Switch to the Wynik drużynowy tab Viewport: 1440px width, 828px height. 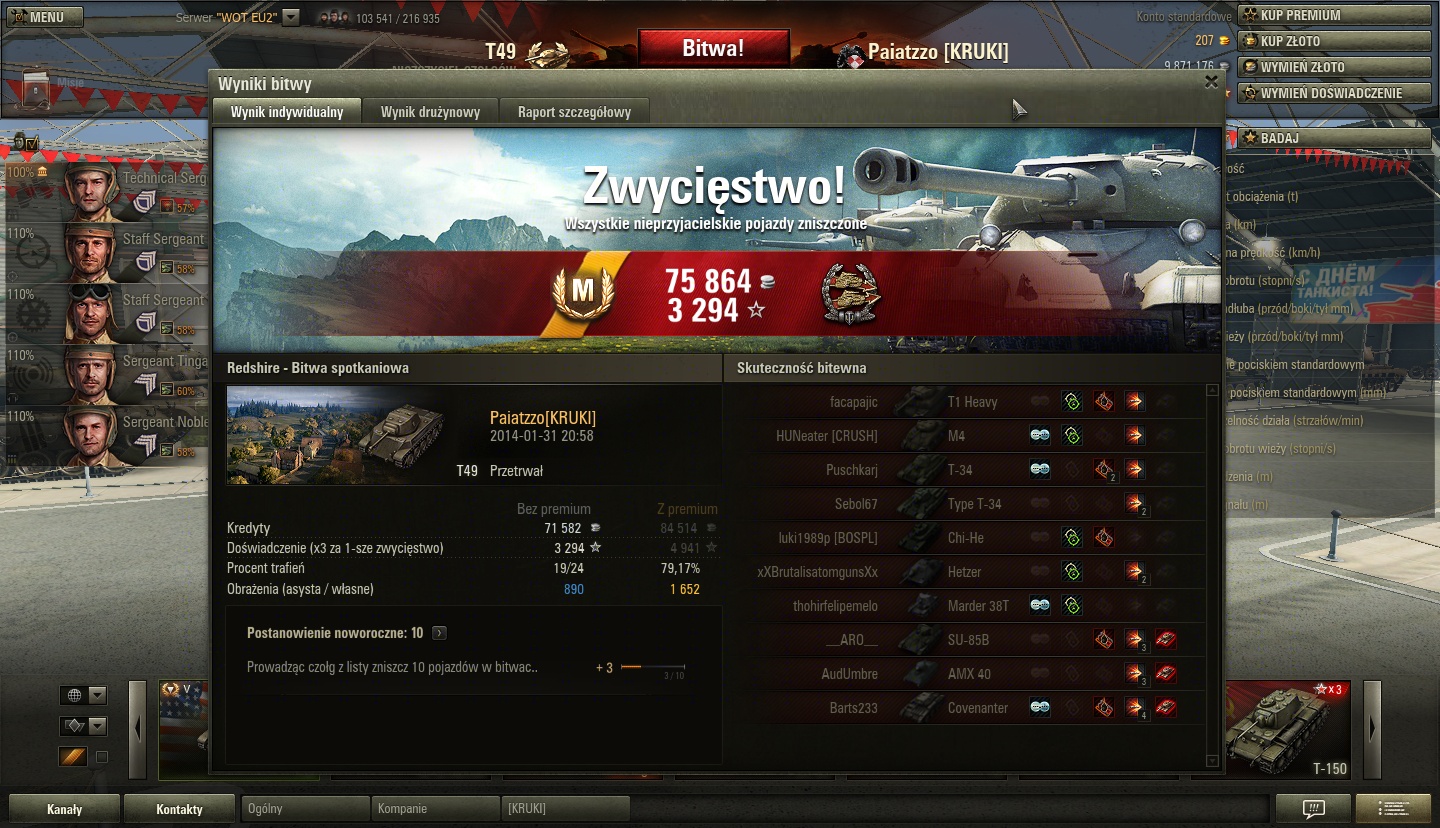pyautogui.click(x=430, y=112)
